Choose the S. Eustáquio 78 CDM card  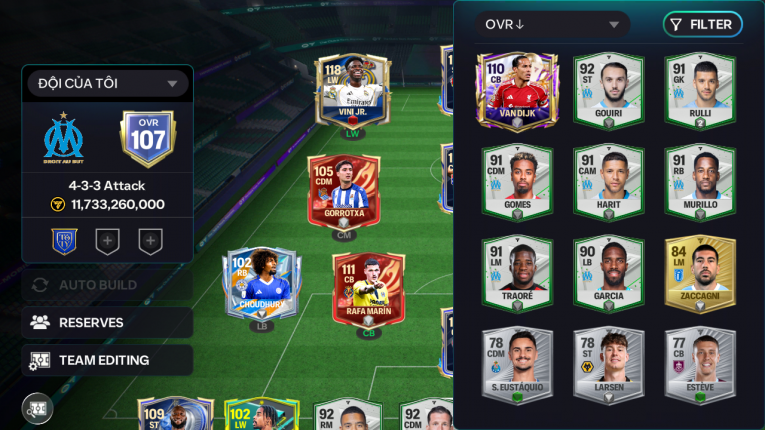pos(516,365)
